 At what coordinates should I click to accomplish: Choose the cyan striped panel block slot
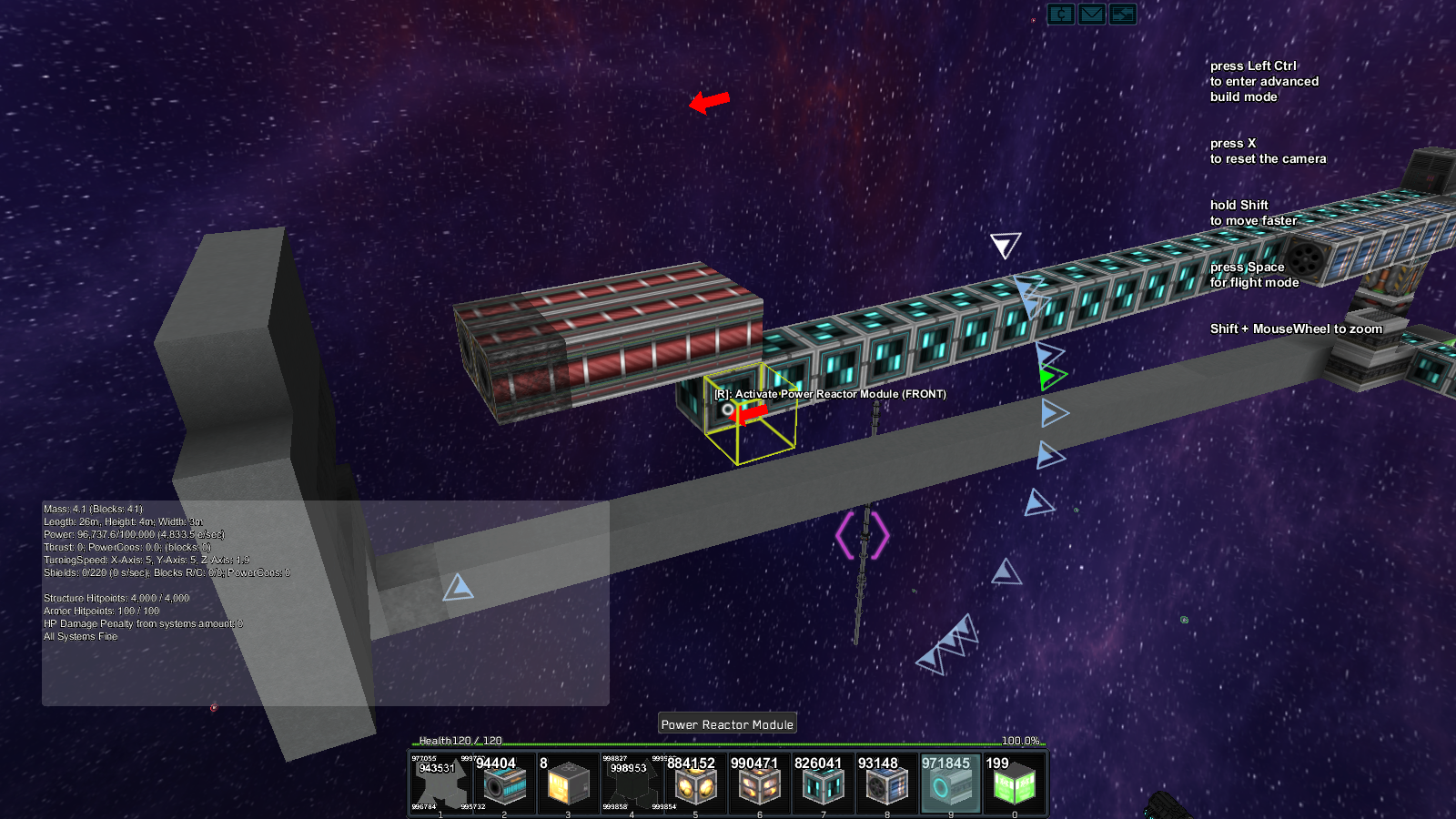[823, 783]
